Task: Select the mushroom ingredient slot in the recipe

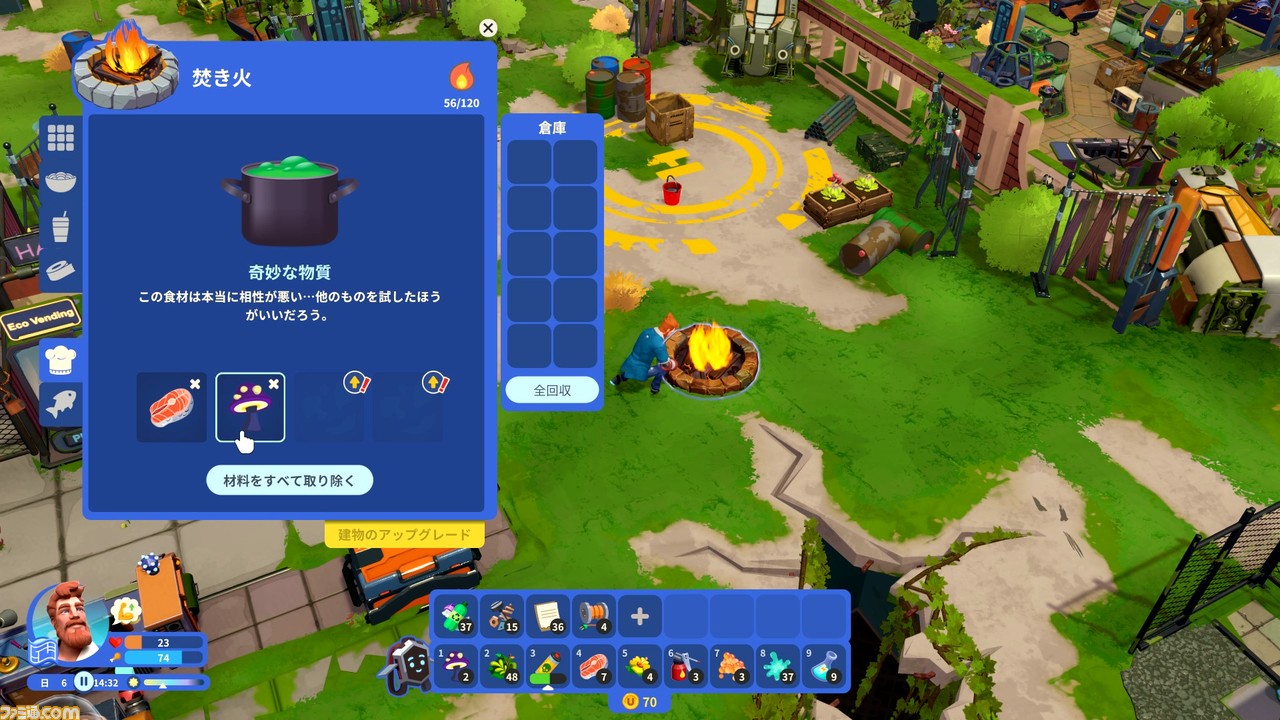Action: pyautogui.click(x=250, y=407)
